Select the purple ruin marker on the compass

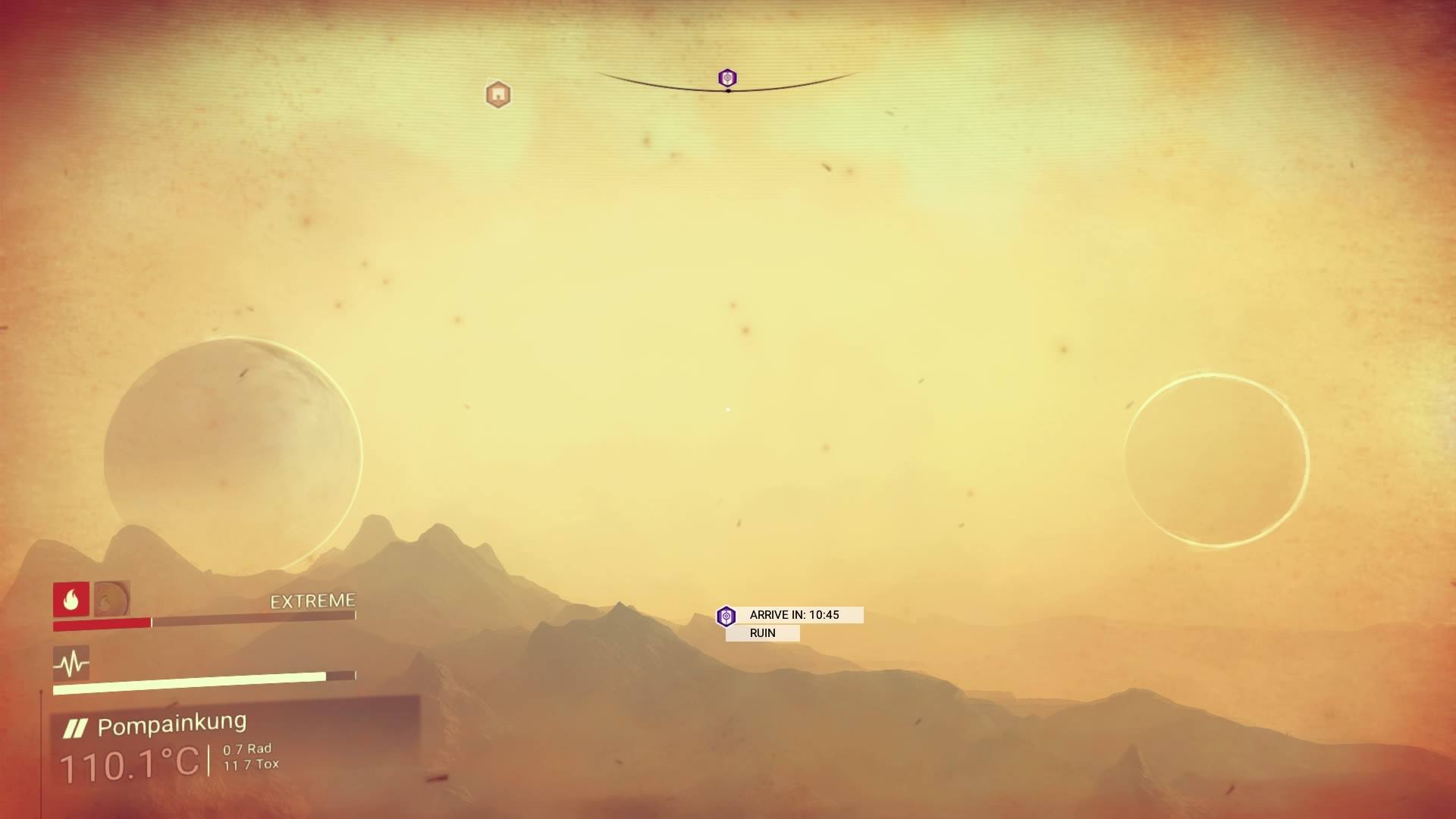pyautogui.click(x=727, y=78)
